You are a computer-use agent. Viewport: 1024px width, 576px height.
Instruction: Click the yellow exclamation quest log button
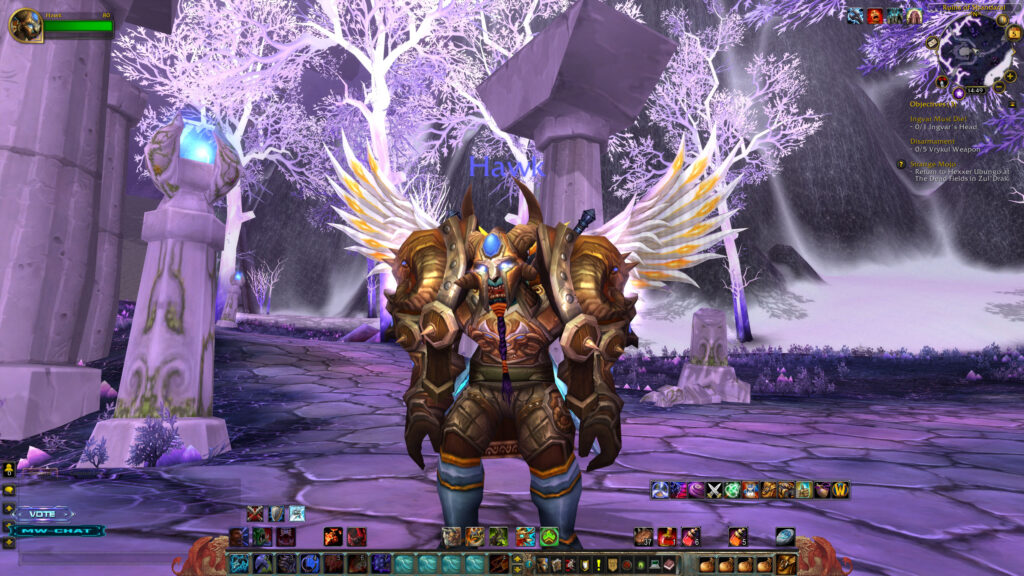(598, 564)
